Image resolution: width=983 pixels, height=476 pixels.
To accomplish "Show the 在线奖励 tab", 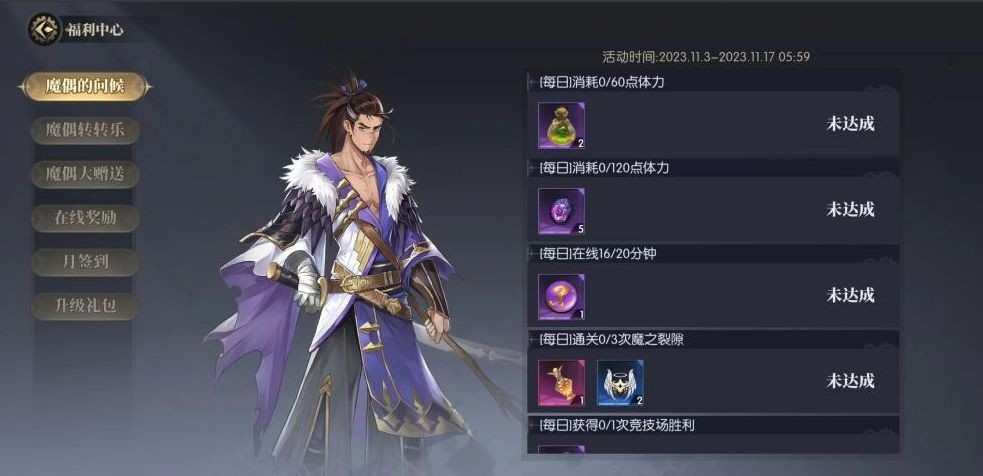I will pyautogui.click(x=84, y=218).
